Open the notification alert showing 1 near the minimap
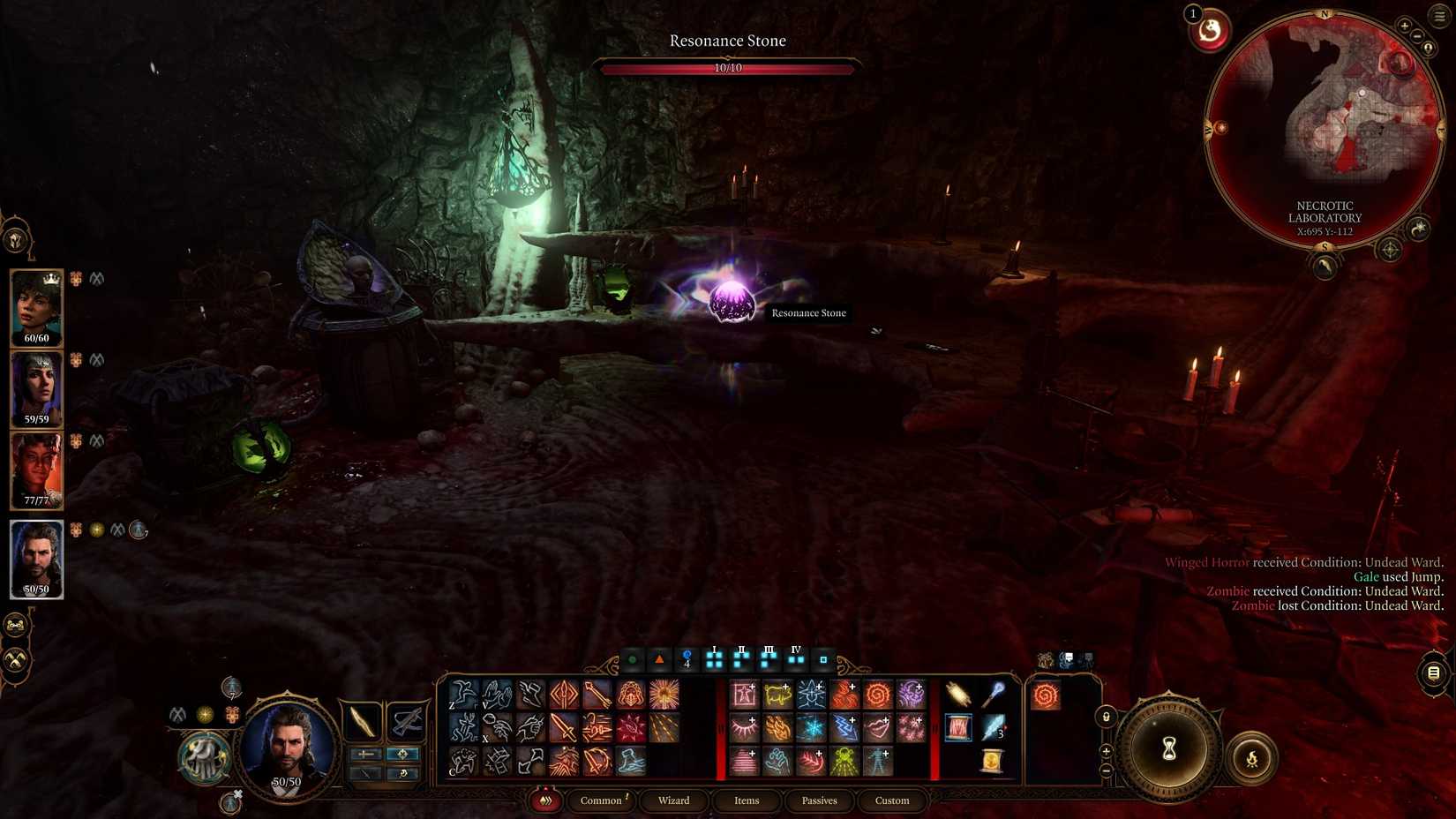 click(1208, 32)
